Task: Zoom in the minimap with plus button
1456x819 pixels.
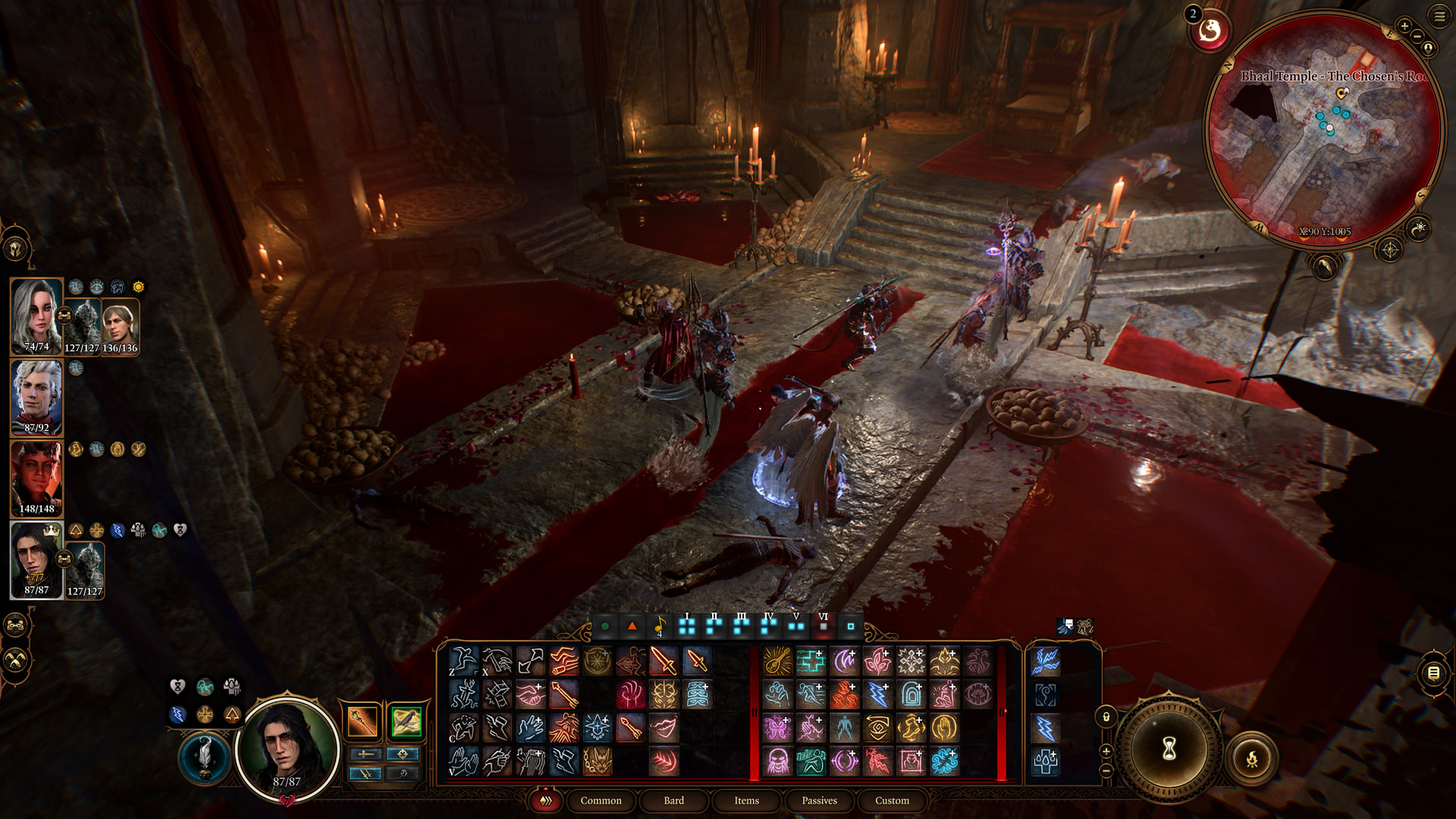Action: pos(1404,26)
